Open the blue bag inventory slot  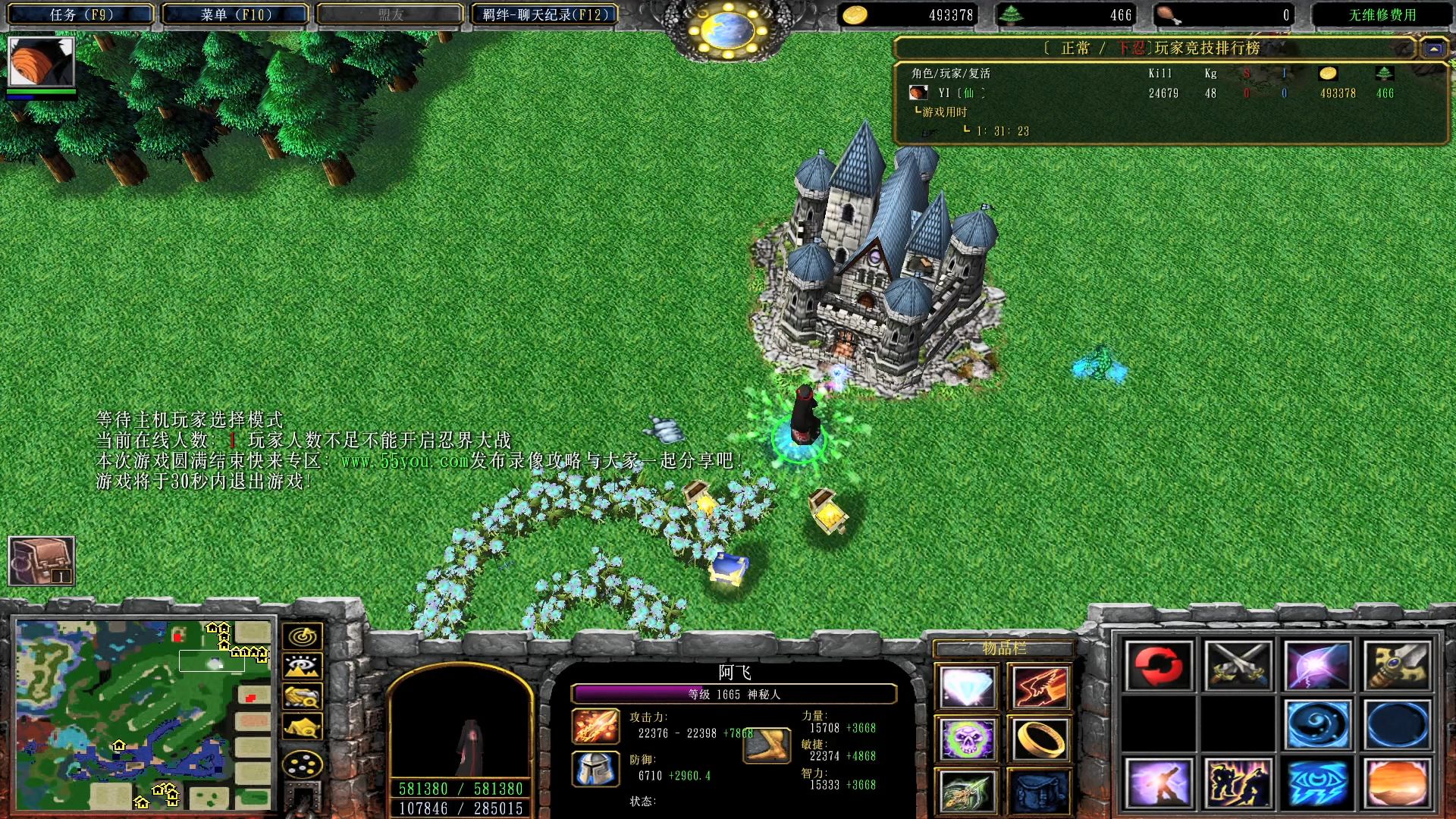[1040, 790]
